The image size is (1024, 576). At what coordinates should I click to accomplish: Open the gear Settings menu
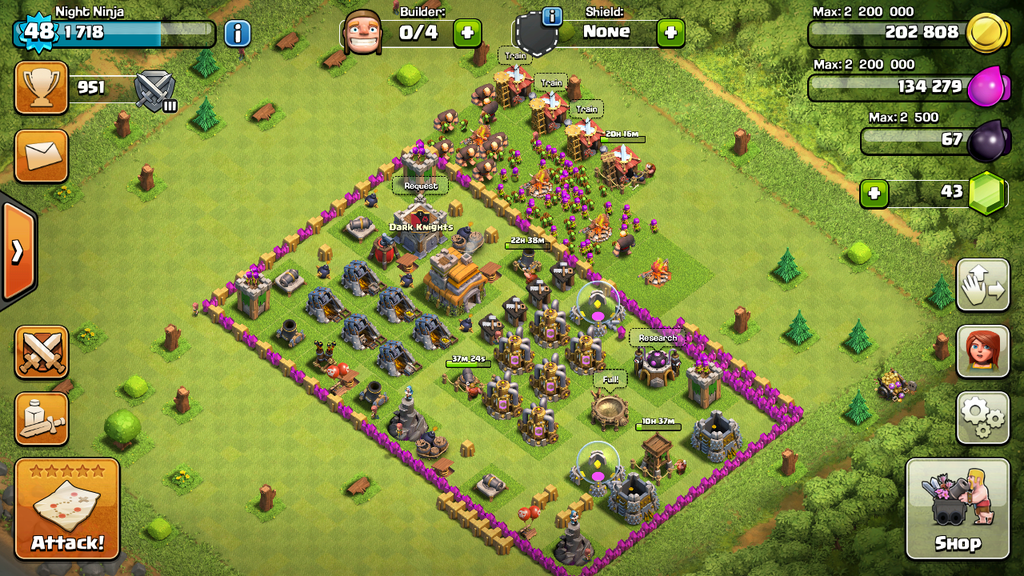point(982,417)
